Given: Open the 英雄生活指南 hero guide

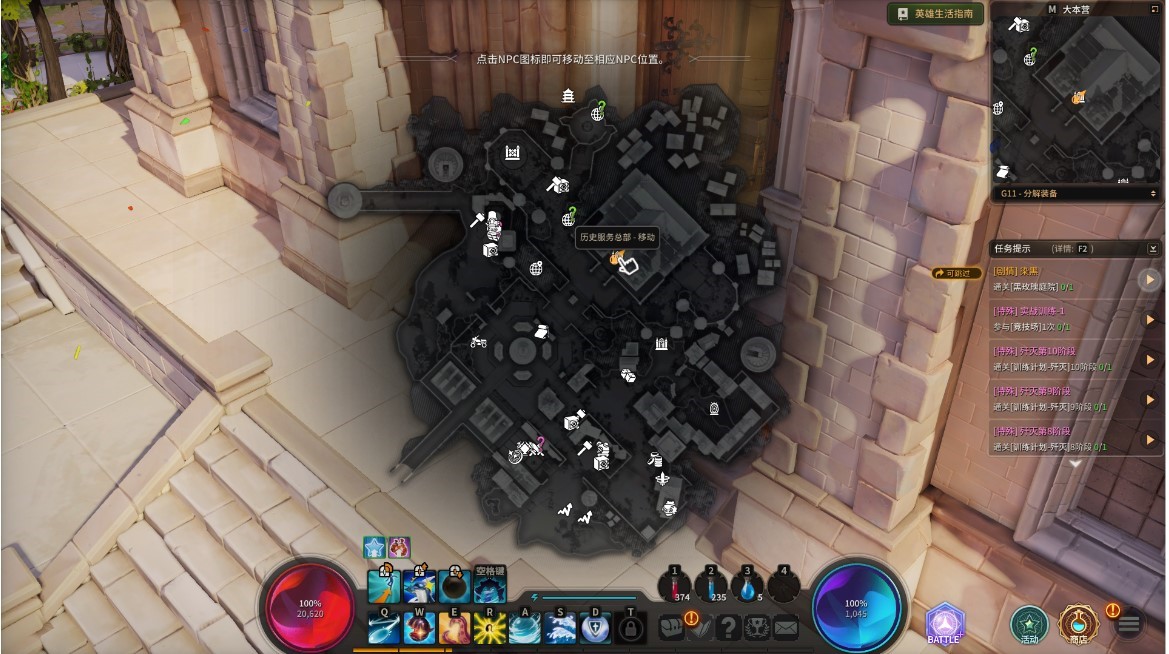Looking at the screenshot, I should (935, 14).
